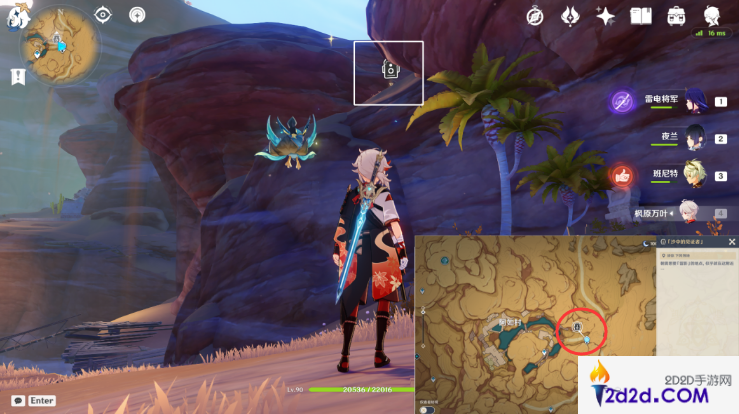Viewport: 739px width, 414px height.
Task: Open the quest bookmark icon below Paimon
Action: pos(17,76)
